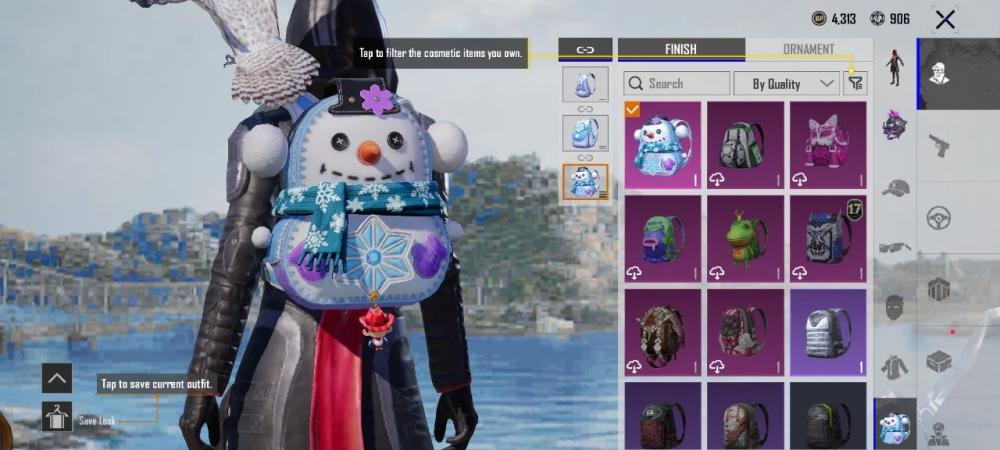Expand the panel with the up arrow

[56, 378]
